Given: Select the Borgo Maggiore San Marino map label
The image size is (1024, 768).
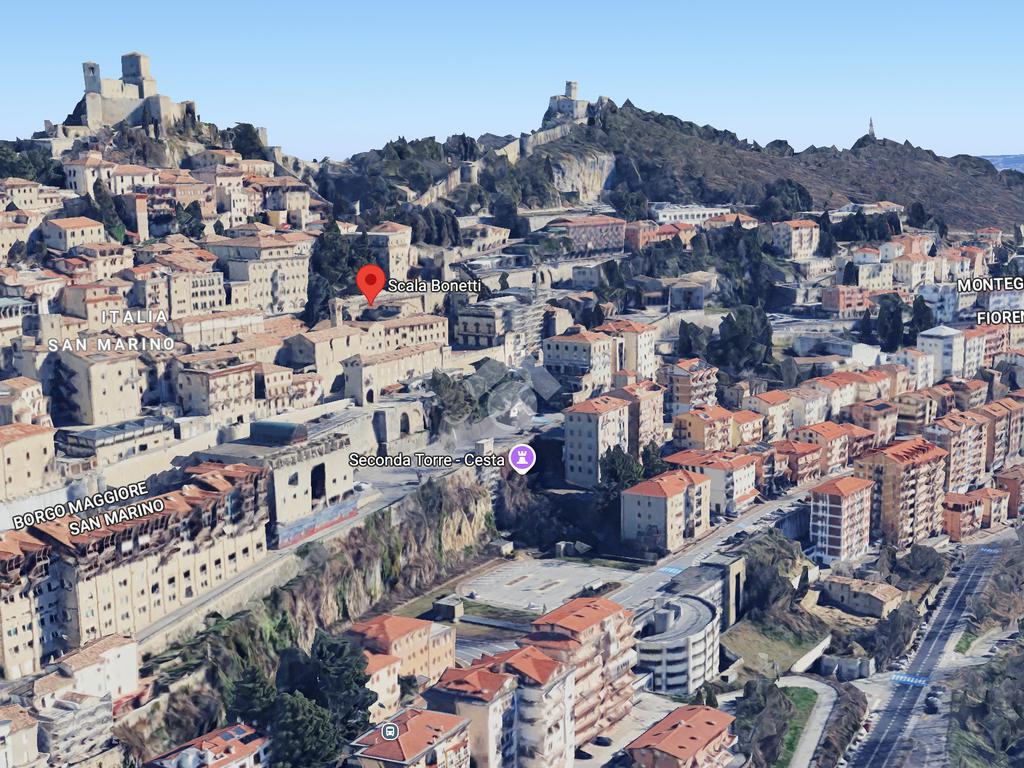Looking at the screenshot, I should (x=88, y=506).
